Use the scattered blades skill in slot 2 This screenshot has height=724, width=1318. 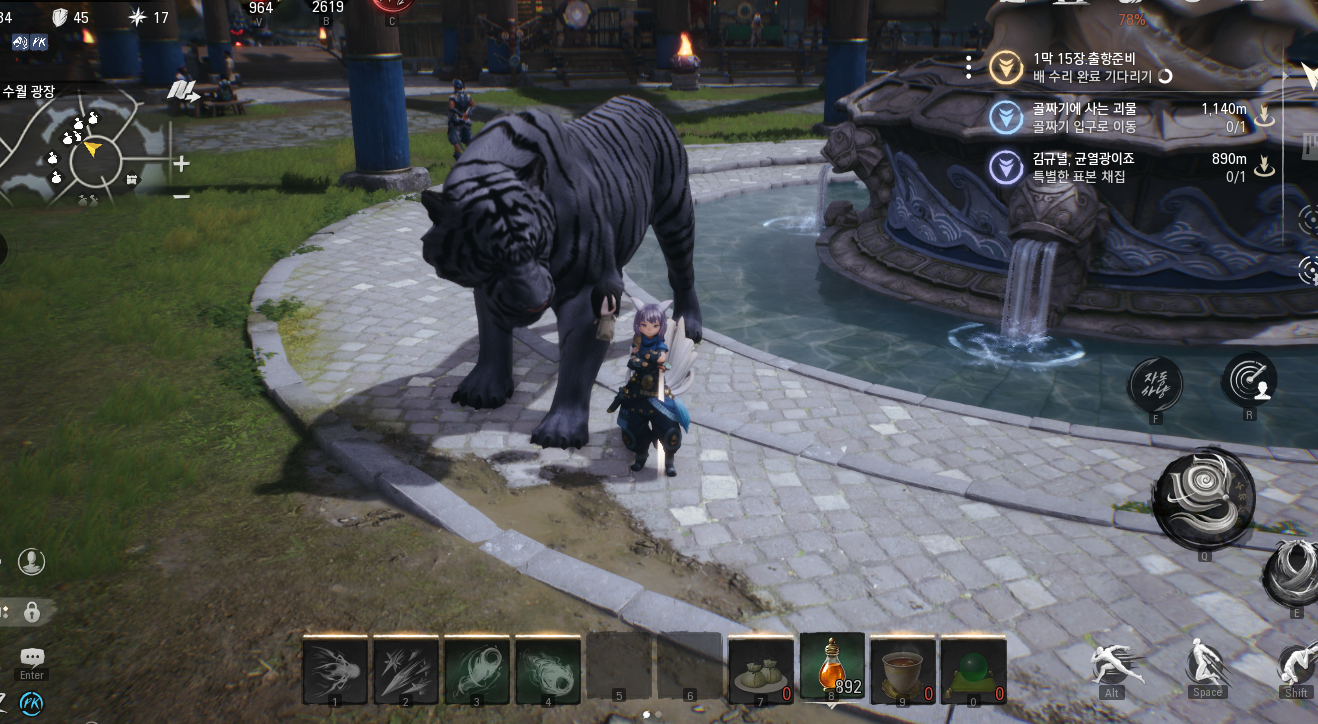click(x=406, y=669)
